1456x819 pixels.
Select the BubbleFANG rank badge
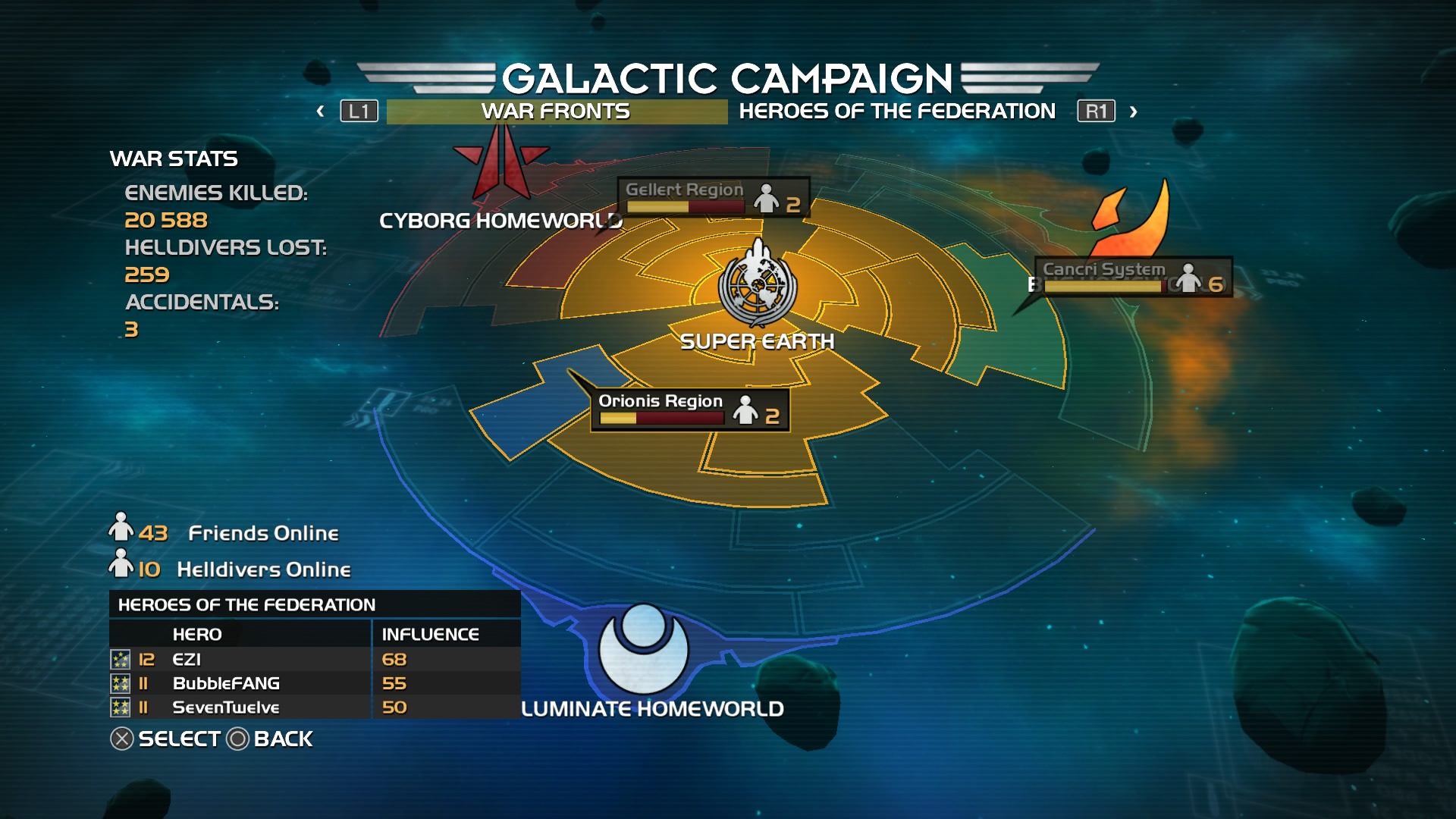pos(120,683)
